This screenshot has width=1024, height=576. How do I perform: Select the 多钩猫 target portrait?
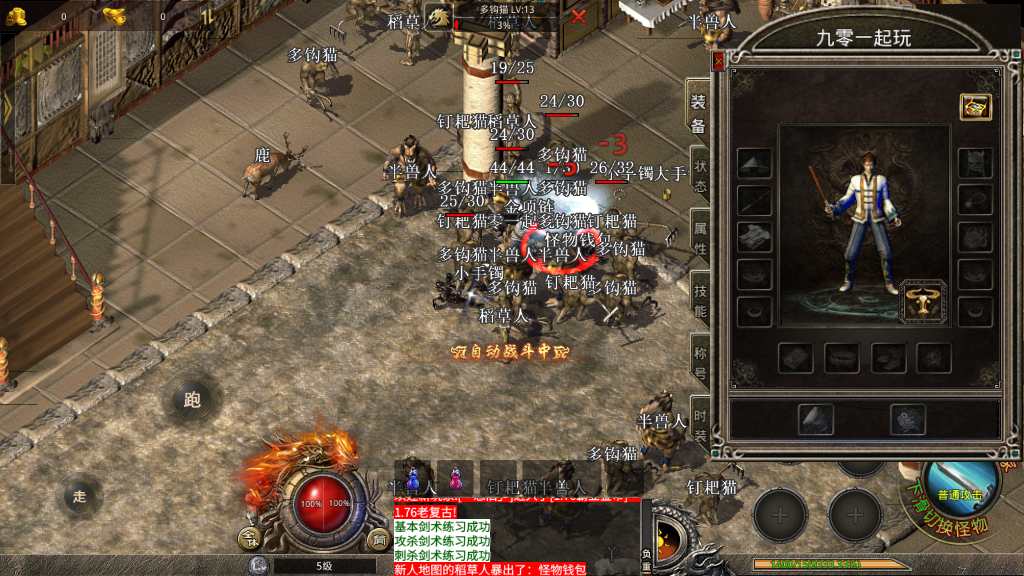438,17
